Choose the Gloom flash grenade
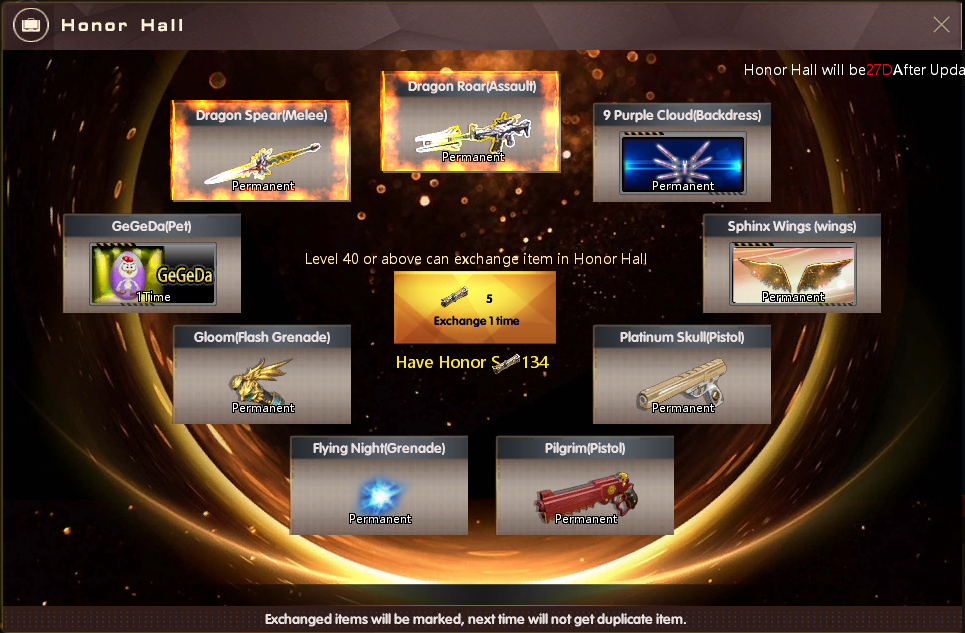The width and height of the screenshot is (965, 633). (x=262, y=374)
